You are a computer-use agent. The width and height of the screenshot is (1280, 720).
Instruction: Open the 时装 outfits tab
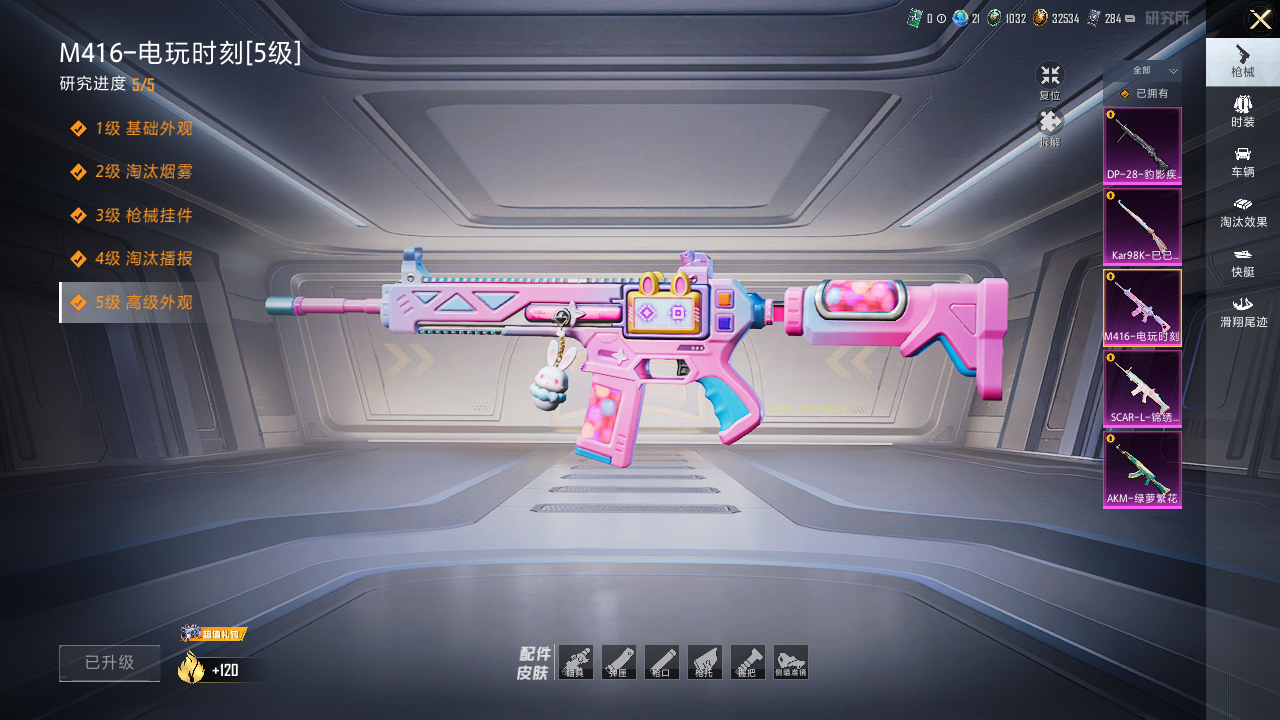(1242, 111)
